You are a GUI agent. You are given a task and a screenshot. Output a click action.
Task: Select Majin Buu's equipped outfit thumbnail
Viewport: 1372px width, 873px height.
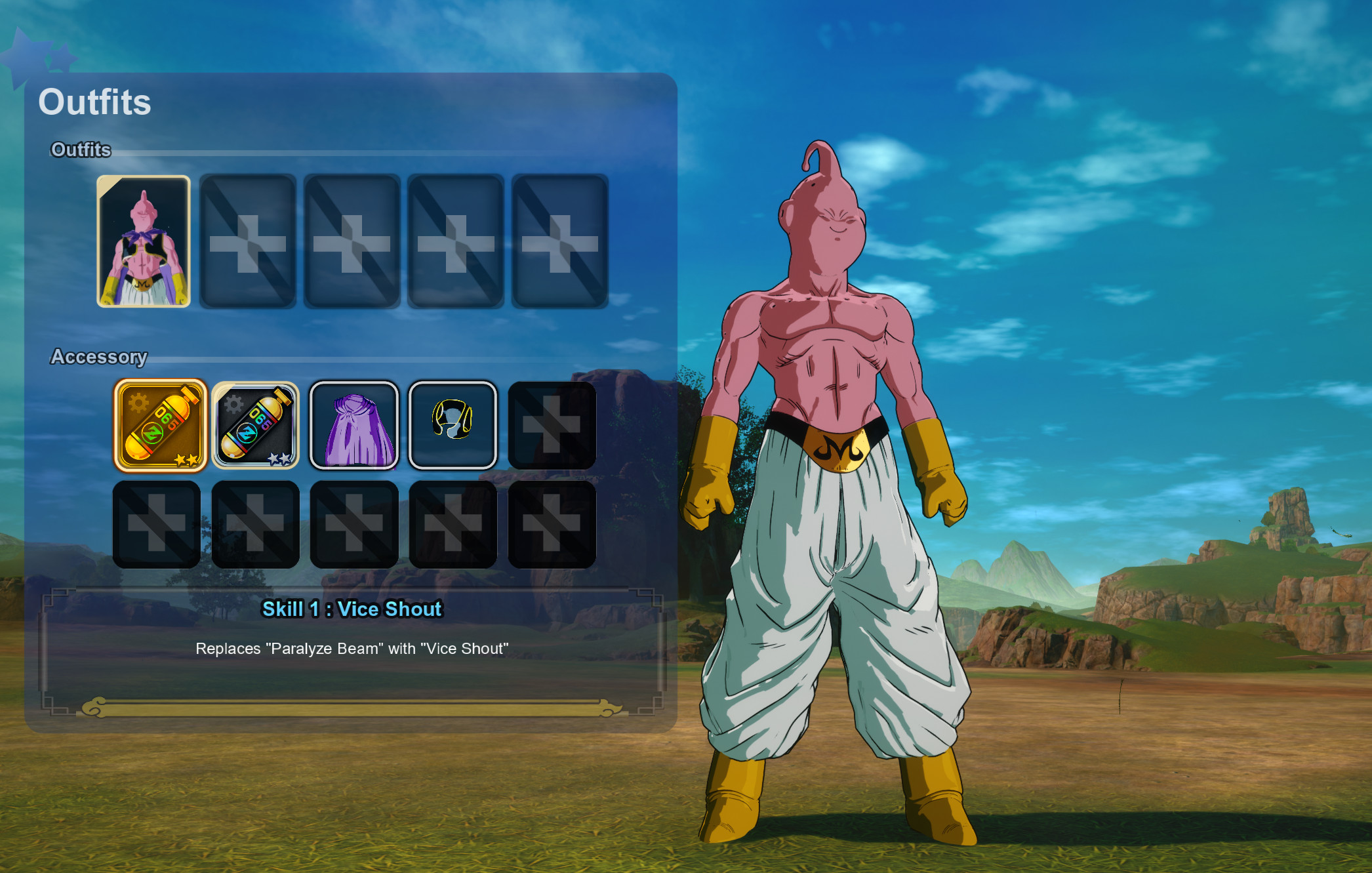(x=143, y=241)
